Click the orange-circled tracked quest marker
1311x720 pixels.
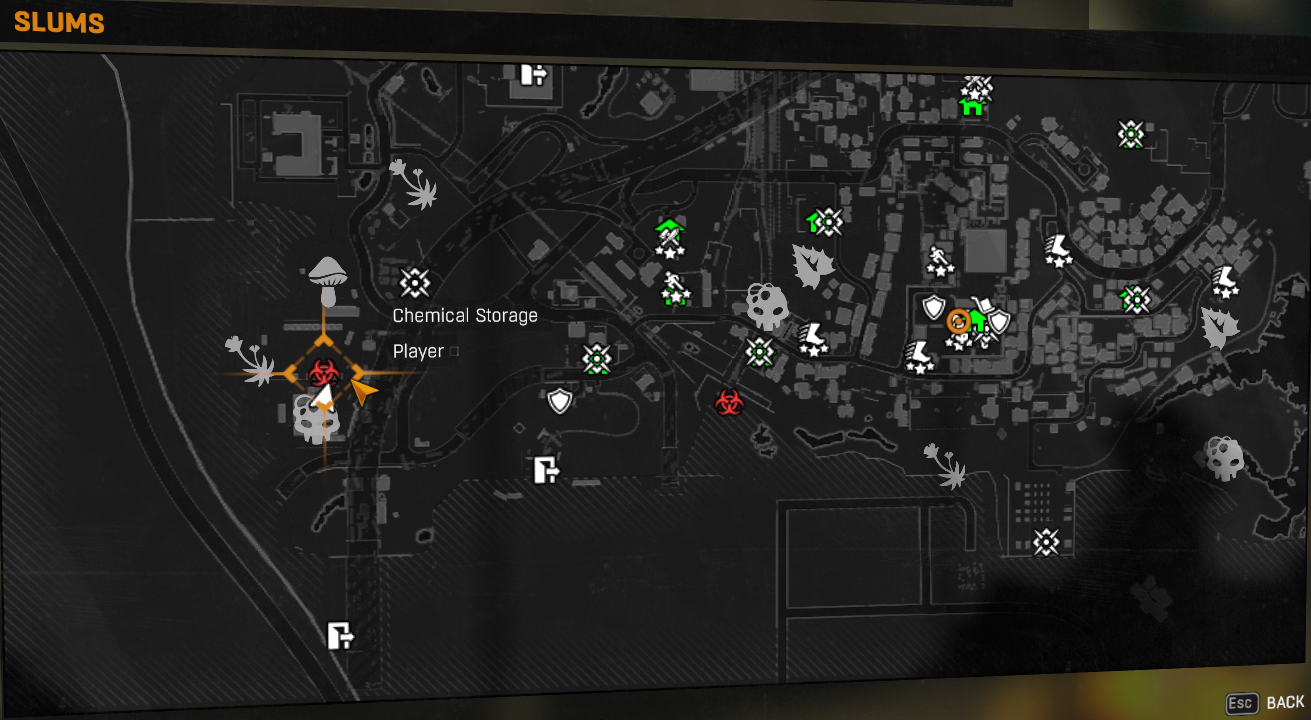(958, 322)
